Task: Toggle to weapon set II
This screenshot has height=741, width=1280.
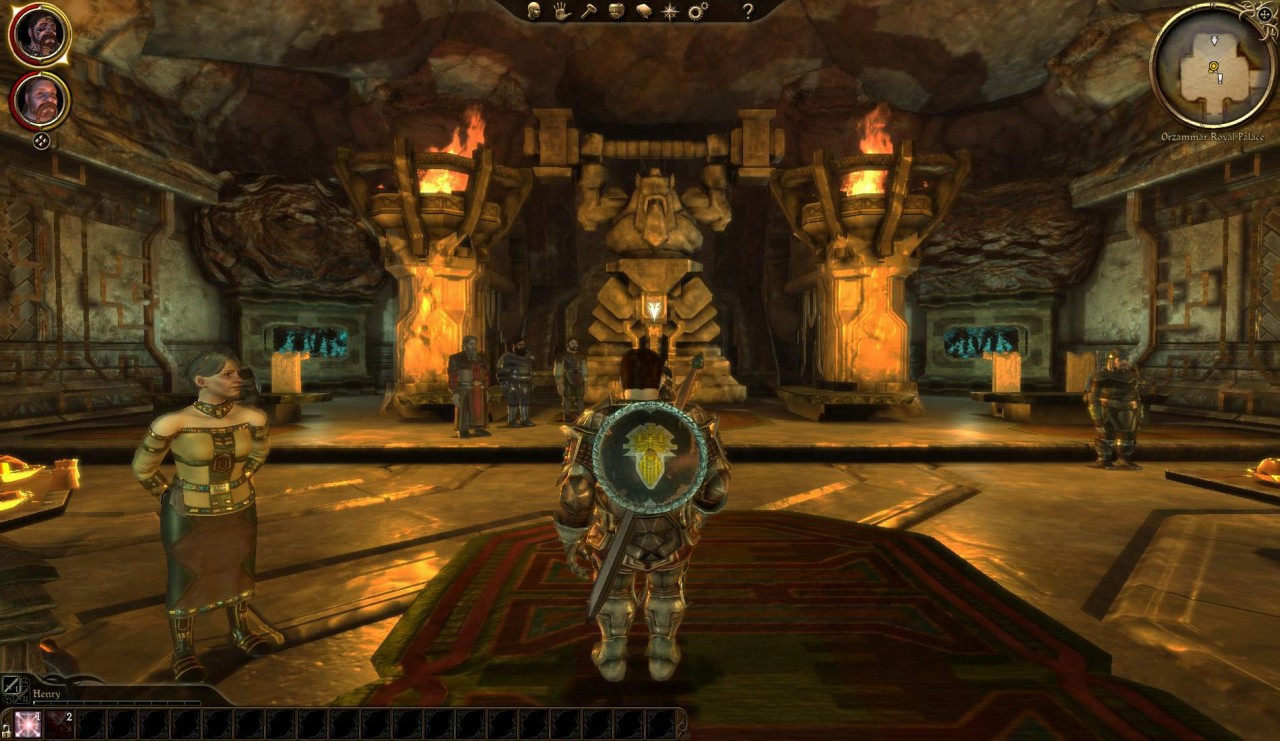Action: coord(20,697)
